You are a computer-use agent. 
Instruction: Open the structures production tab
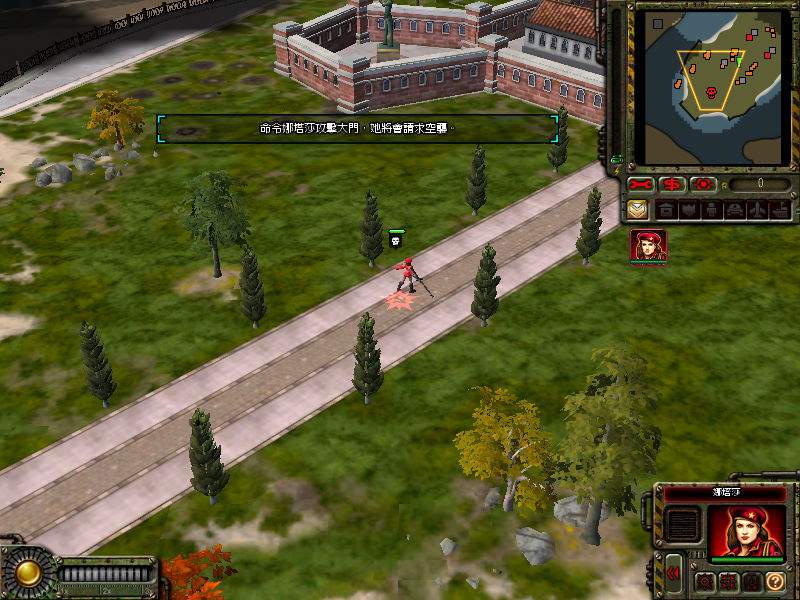(665, 210)
